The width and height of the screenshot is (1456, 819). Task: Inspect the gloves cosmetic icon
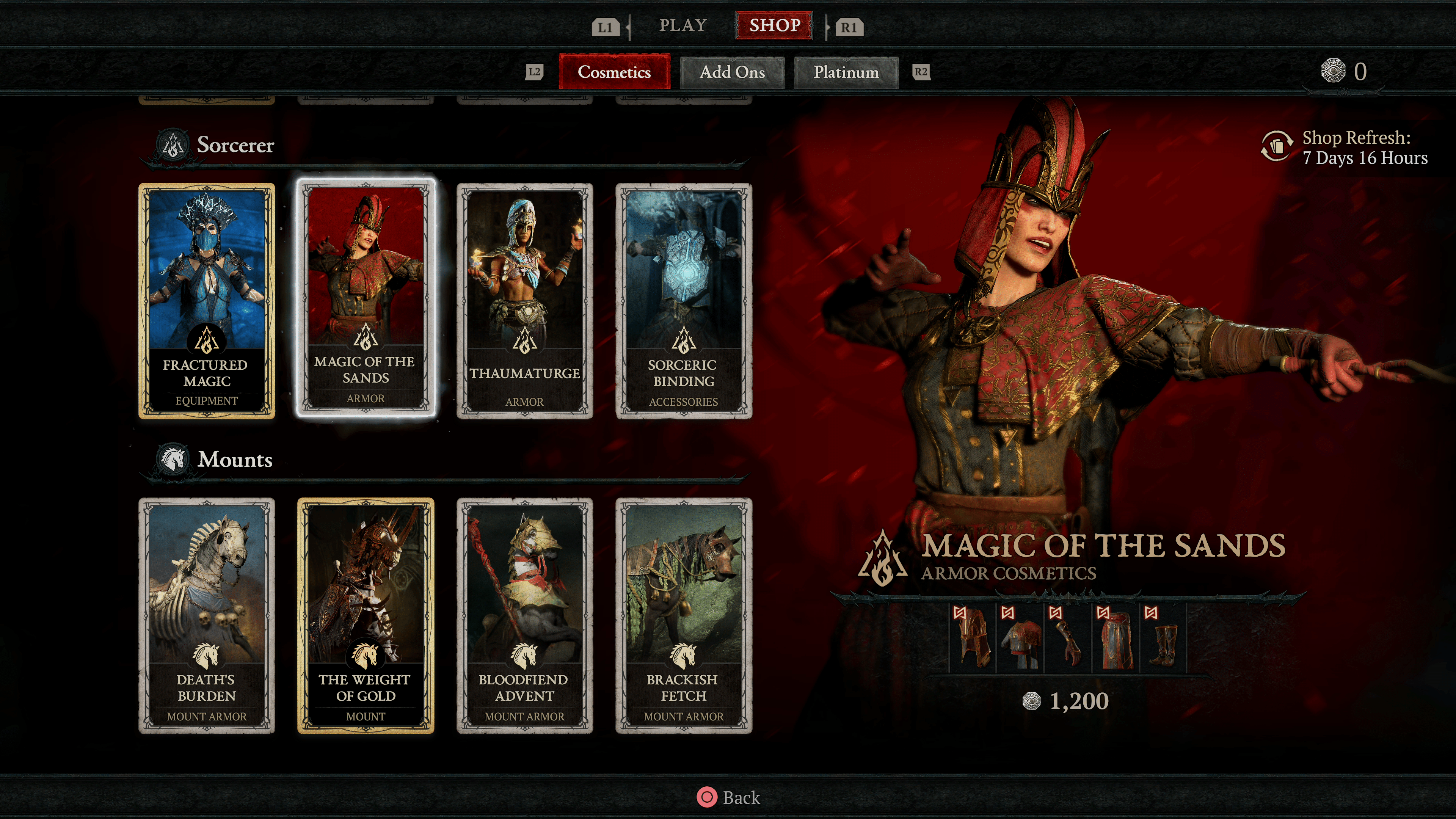pyautogui.click(x=1068, y=639)
